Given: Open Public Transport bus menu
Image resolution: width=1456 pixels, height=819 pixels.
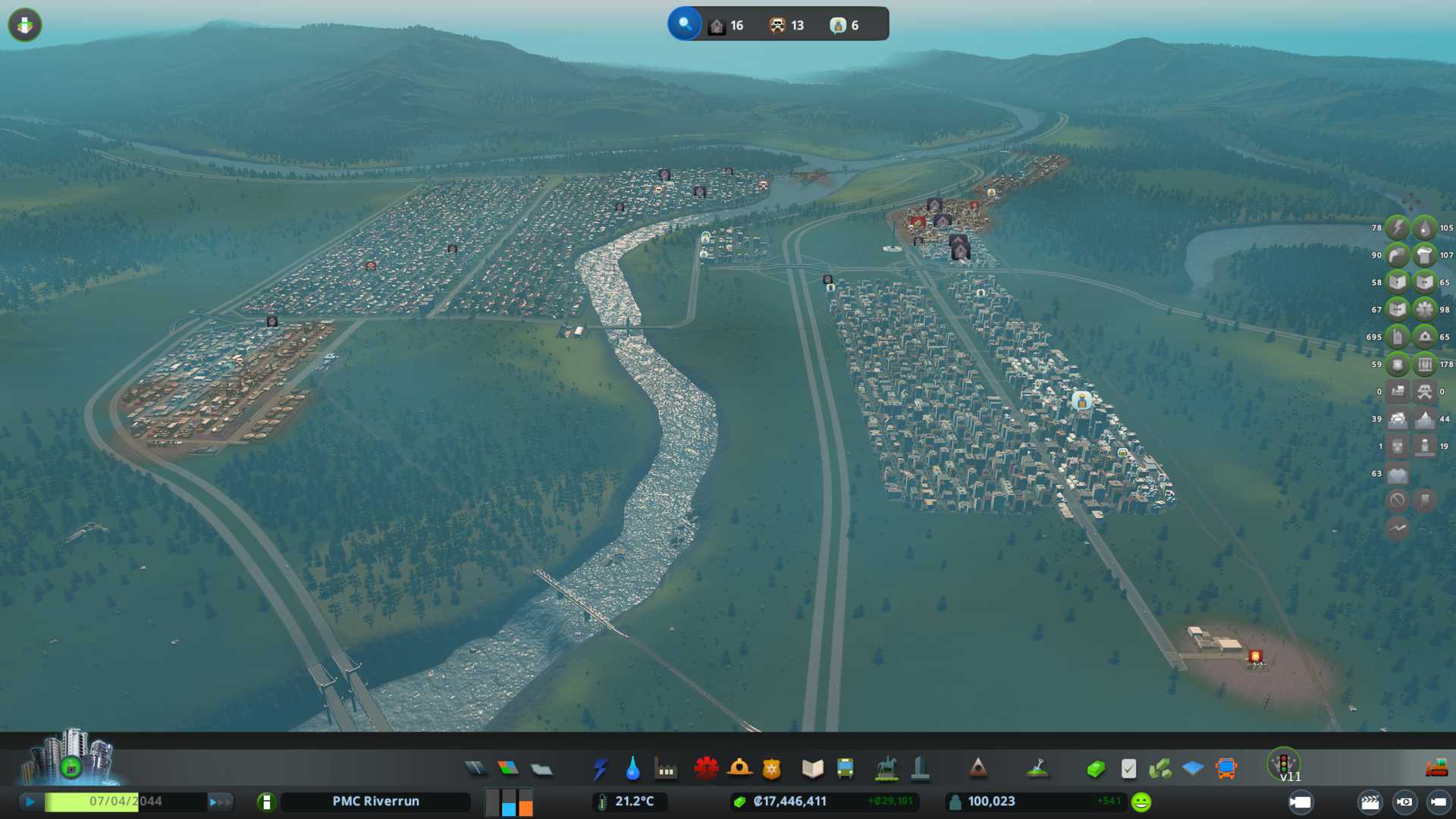Looking at the screenshot, I should (x=845, y=769).
